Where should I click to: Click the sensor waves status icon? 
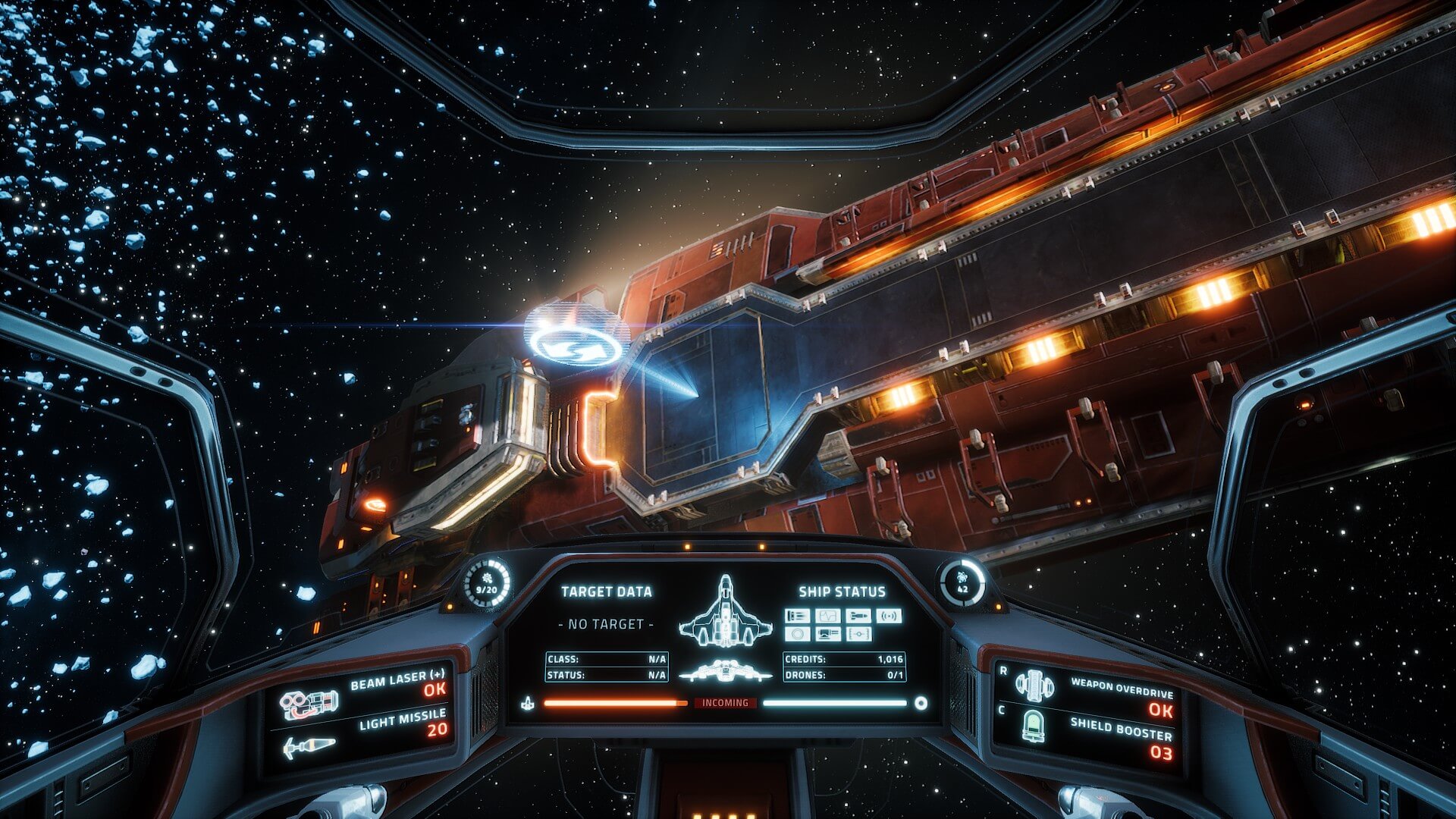pyautogui.click(x=889, y=616)
